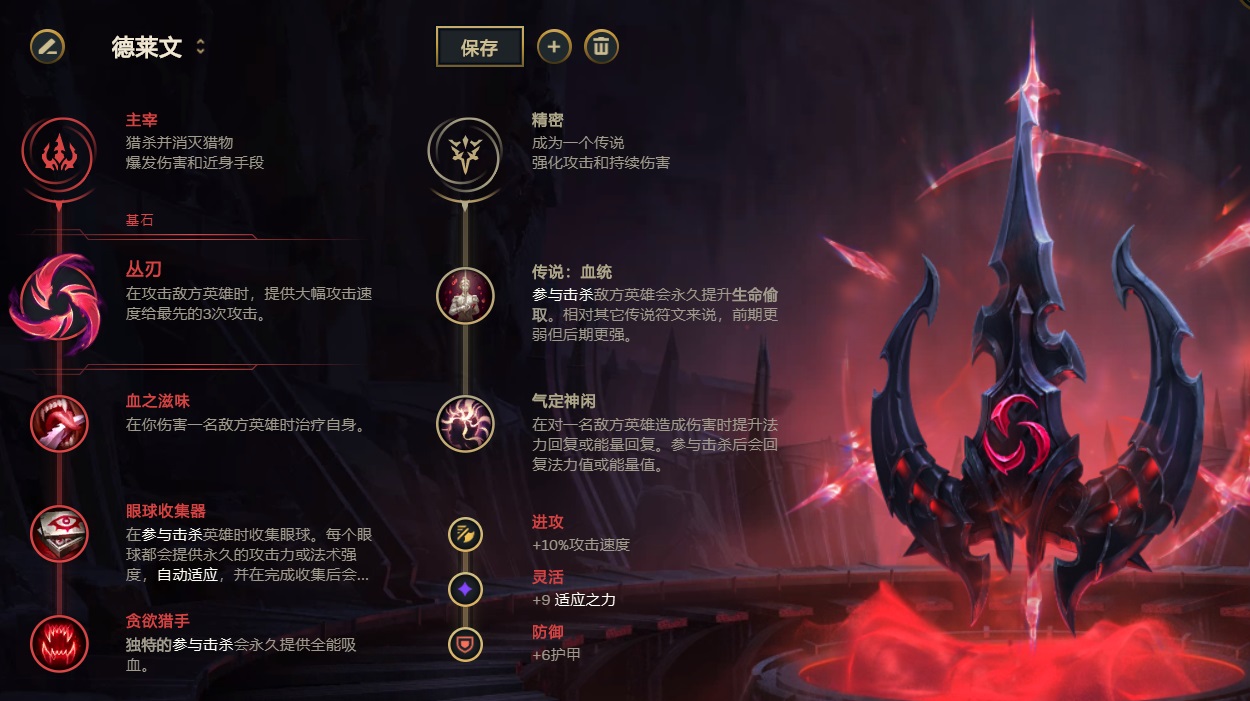Screen dimensions: 1250x701
Task: Delete the current rune page
Action: (601, 46)
